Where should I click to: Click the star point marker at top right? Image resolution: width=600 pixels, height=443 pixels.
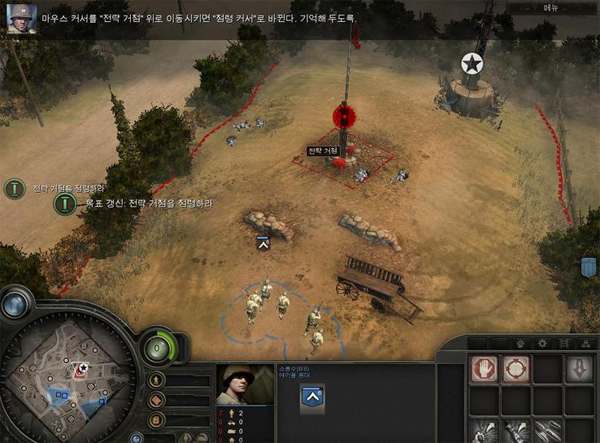click(471, 65)
